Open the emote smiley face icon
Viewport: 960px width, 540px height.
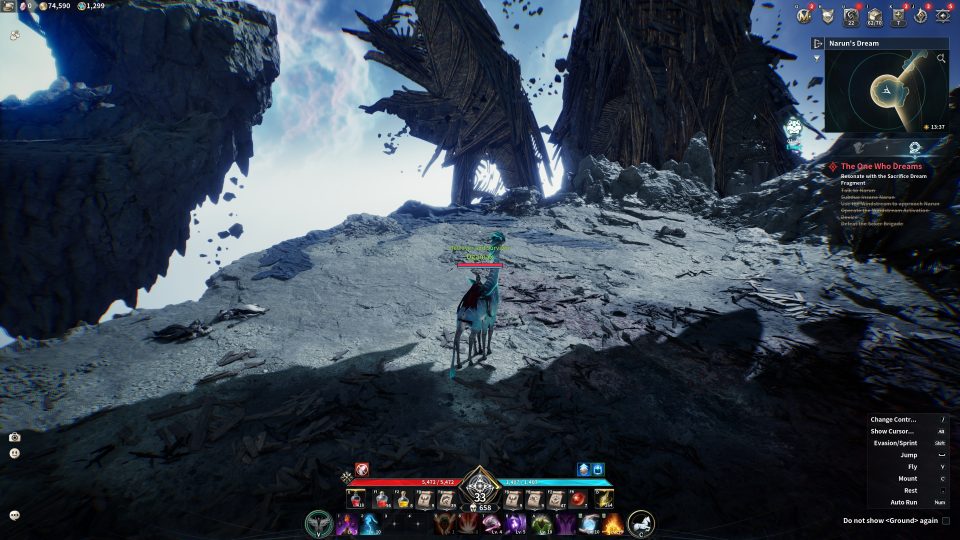coord(15,453)
